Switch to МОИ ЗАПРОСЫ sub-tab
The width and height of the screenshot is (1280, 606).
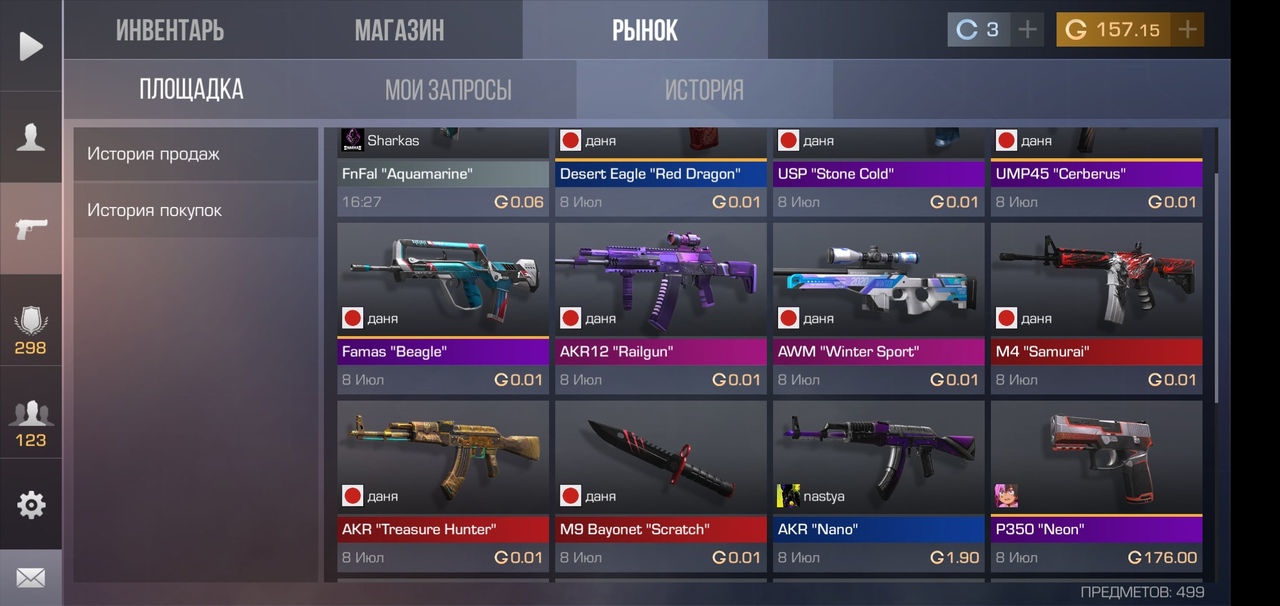pos(448,90)
